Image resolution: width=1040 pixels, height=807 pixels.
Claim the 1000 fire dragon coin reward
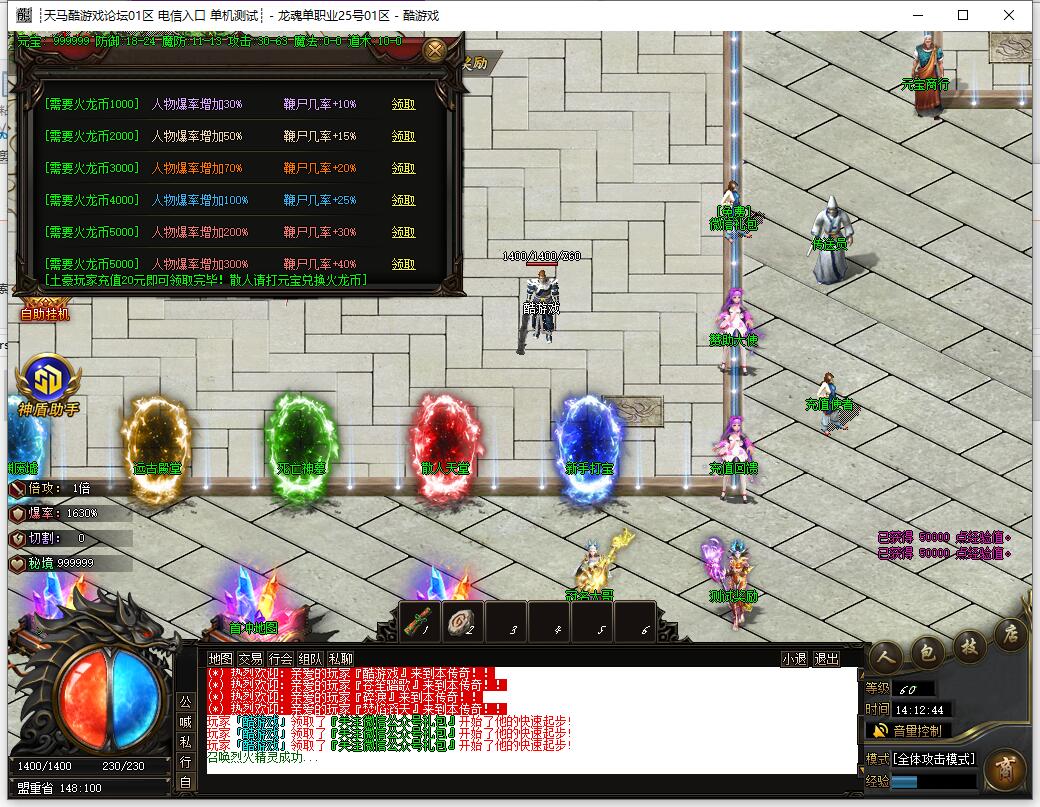tap(403, 104)
